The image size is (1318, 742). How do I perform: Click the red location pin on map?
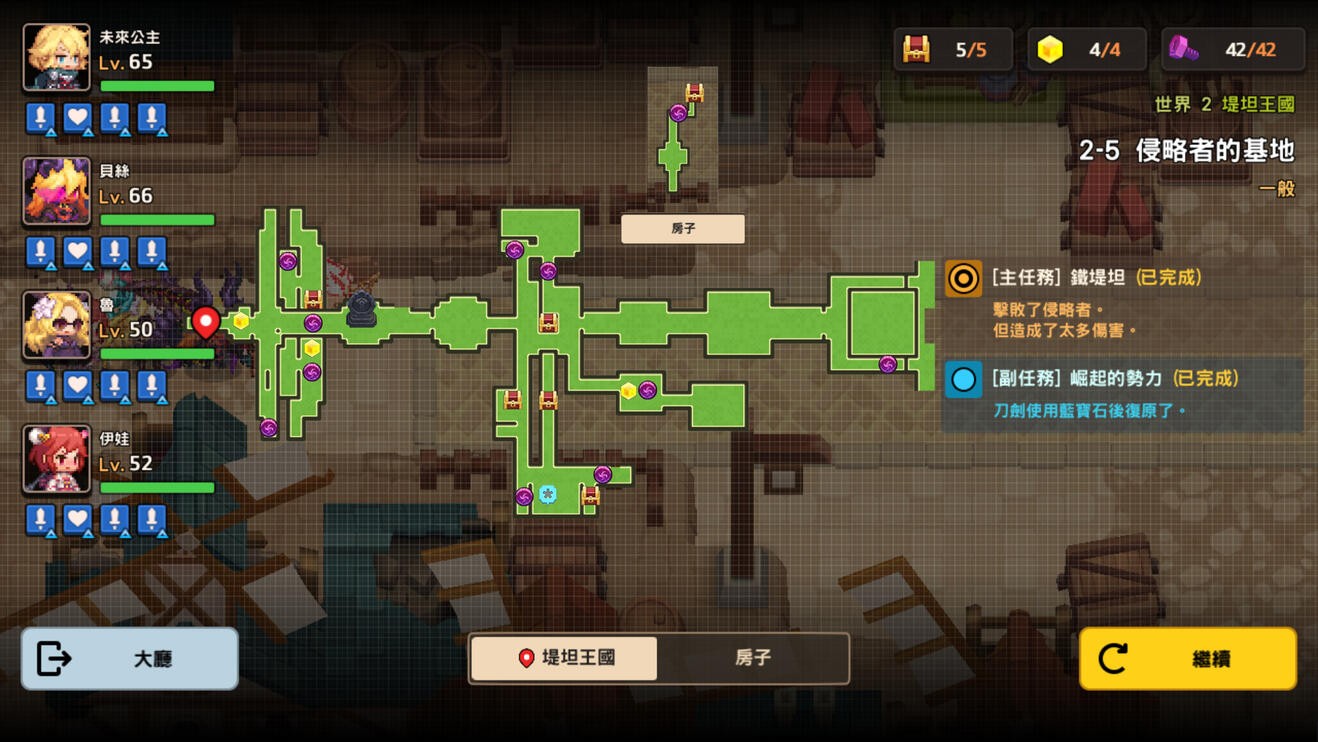206,321
